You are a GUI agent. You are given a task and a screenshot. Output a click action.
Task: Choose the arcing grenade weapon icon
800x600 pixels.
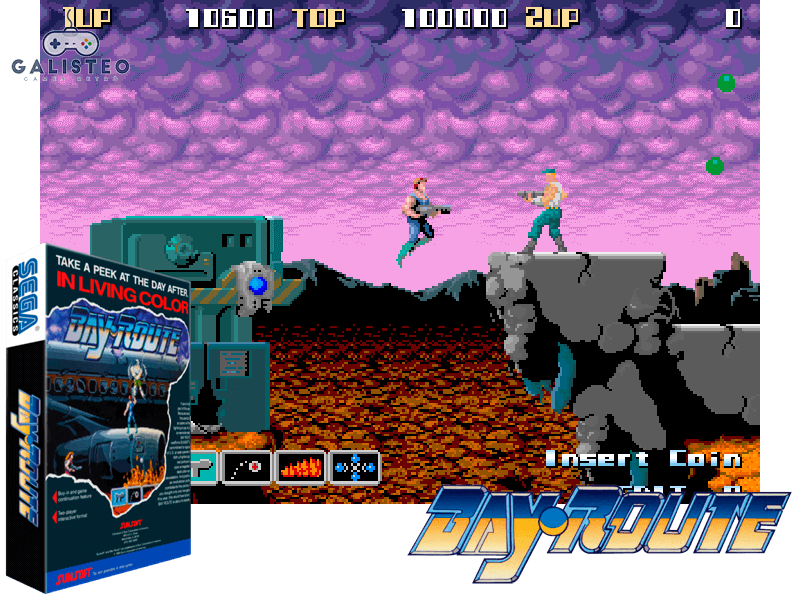coord(247,466)
